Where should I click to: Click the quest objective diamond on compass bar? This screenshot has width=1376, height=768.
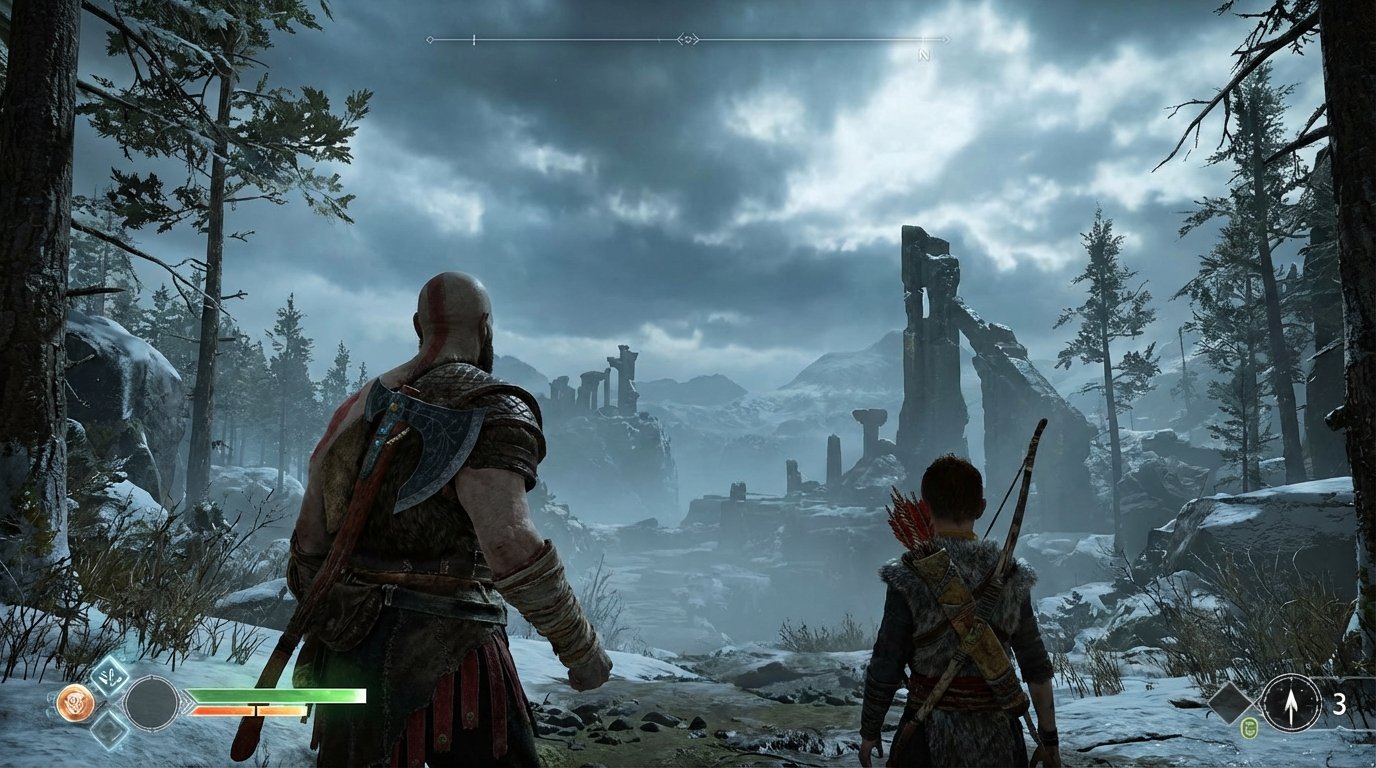tap(429, 38)
